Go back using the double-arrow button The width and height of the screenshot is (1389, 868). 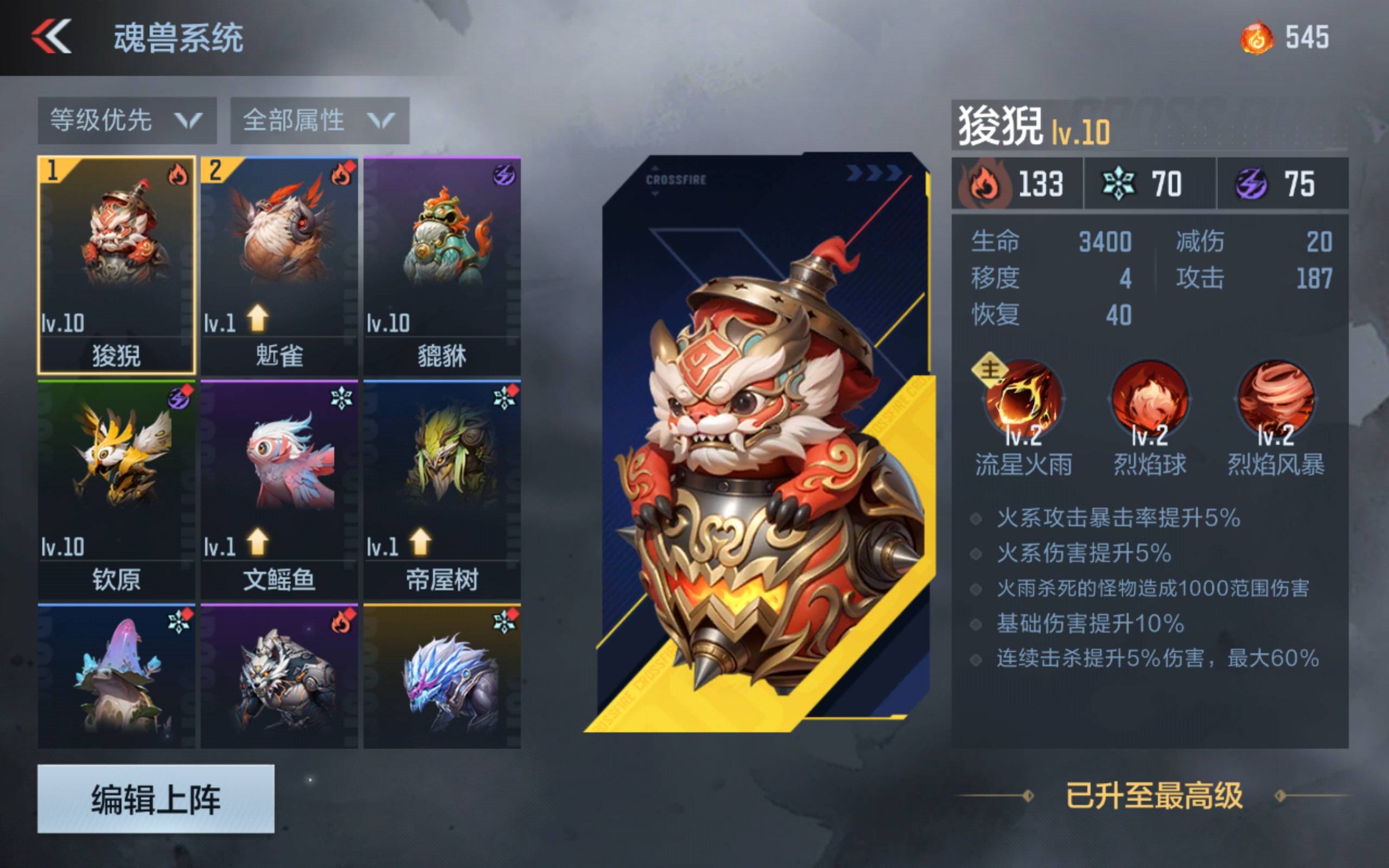(x=52, y=37)
